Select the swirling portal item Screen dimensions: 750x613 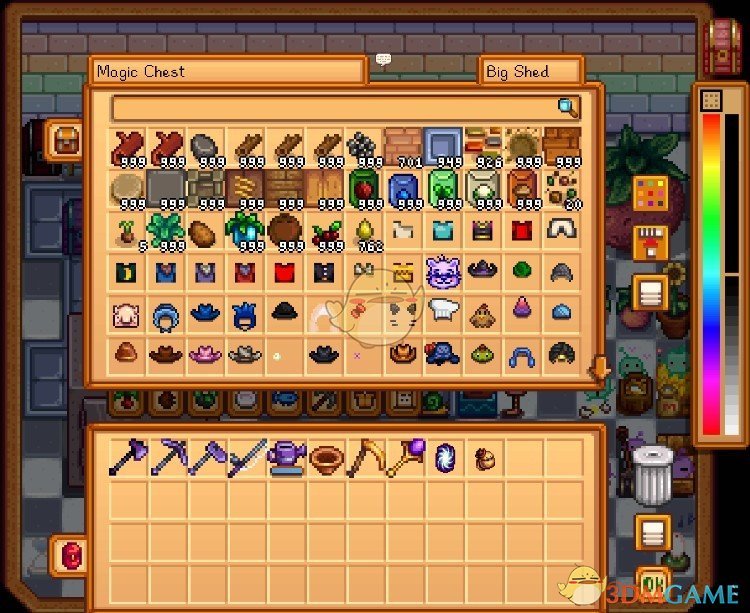coord(443,457)
